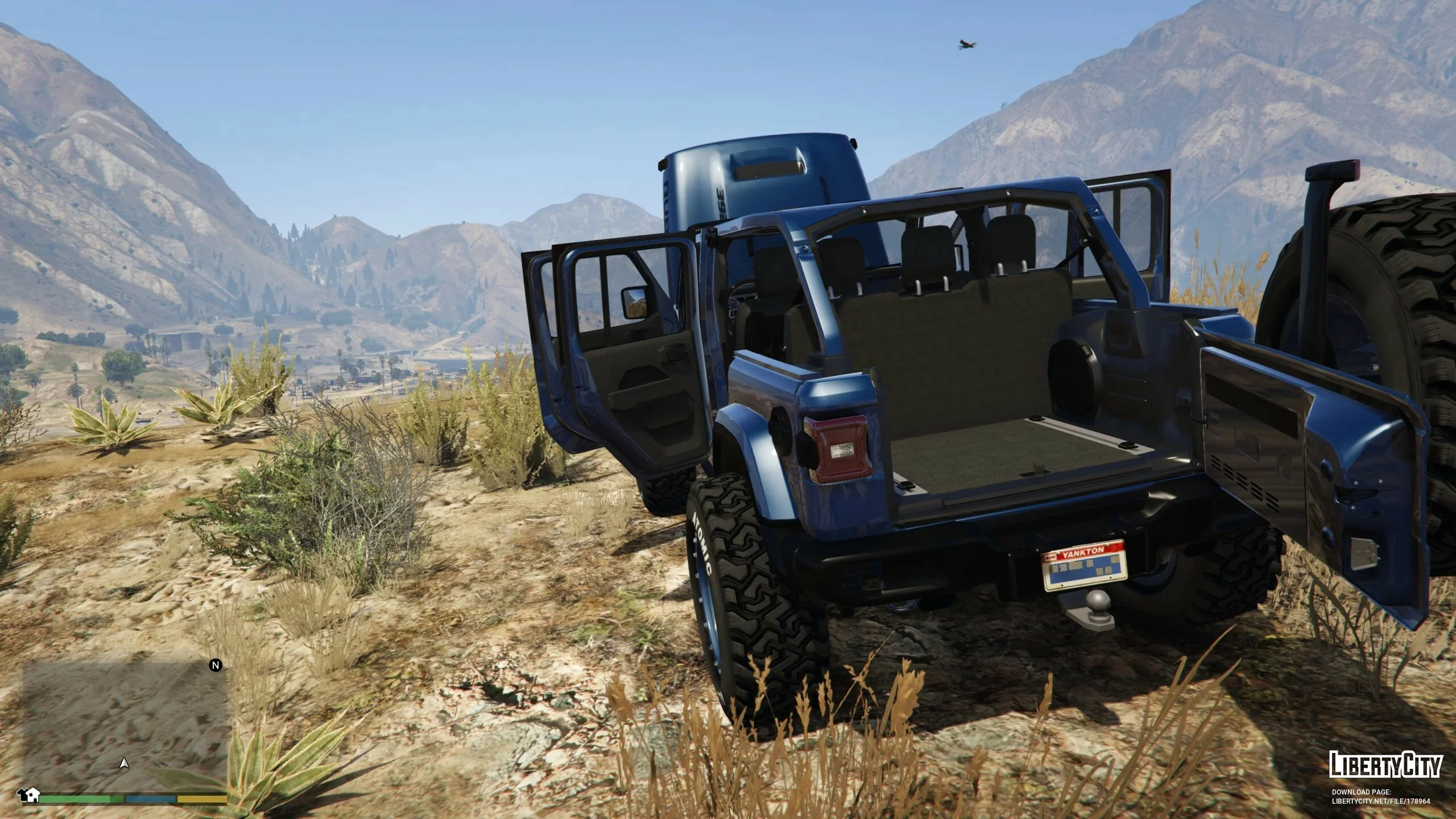Click the white safehouse blip icon
1456x819 pixels.
(34, 795)
